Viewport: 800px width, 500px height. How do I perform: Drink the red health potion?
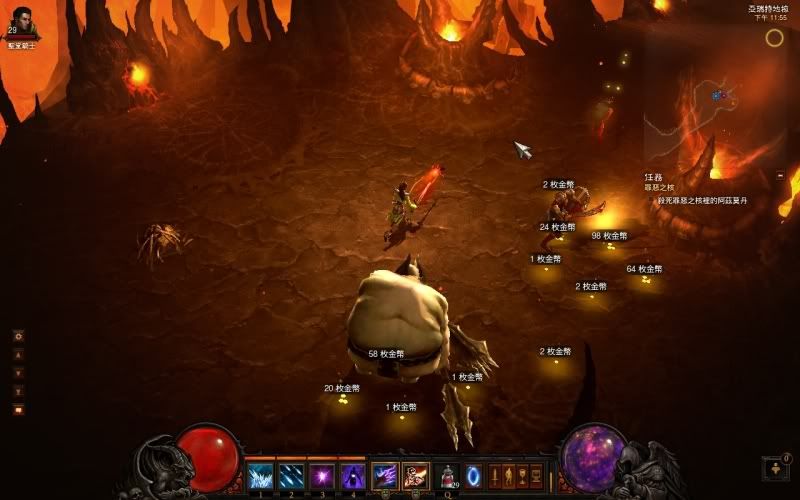(447, 475)
